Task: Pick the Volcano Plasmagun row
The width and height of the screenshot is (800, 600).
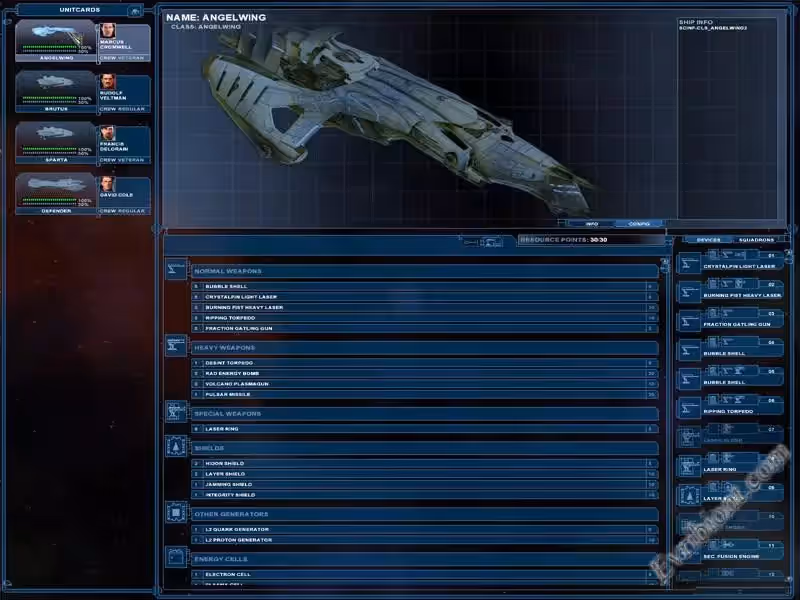Action: pos(420,384)
